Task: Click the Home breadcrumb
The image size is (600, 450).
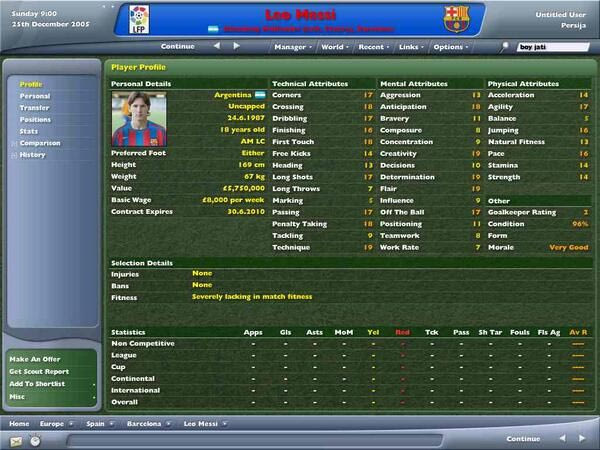Action: pos(20,423)
